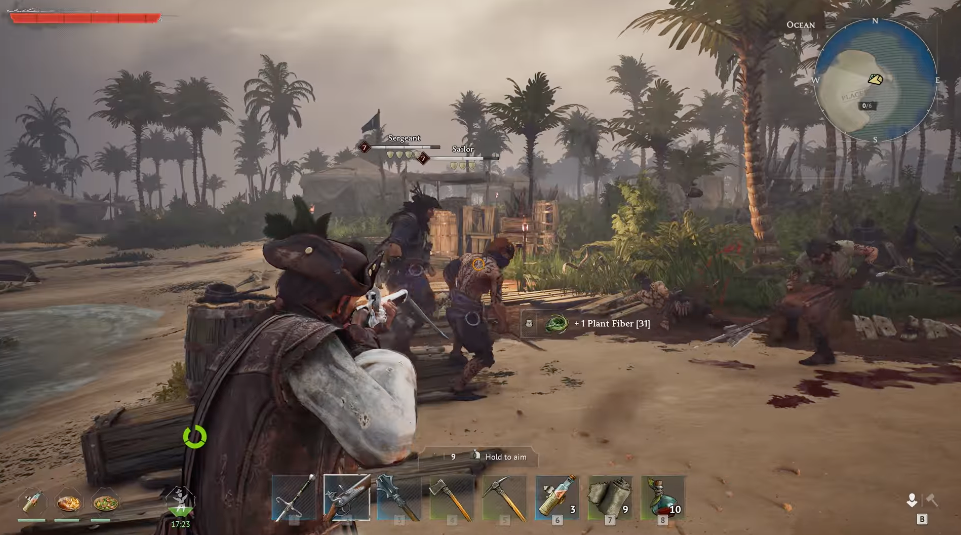Screen dimensions: 961x535
Task: Select the cloth bandage stack of 9
Action: pos(609,497)
